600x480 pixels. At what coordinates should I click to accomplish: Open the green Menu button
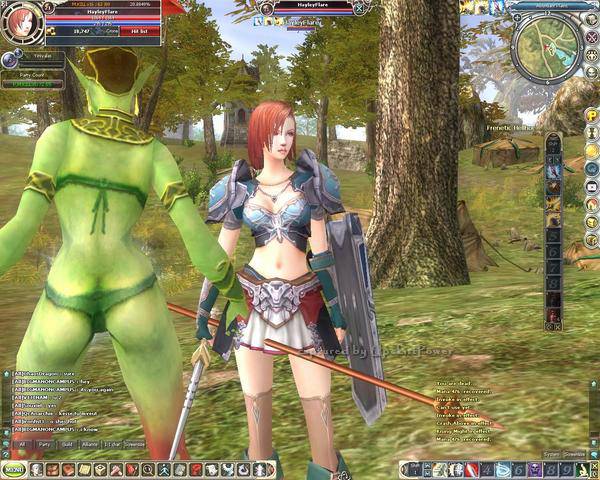(x=13, y=468)
